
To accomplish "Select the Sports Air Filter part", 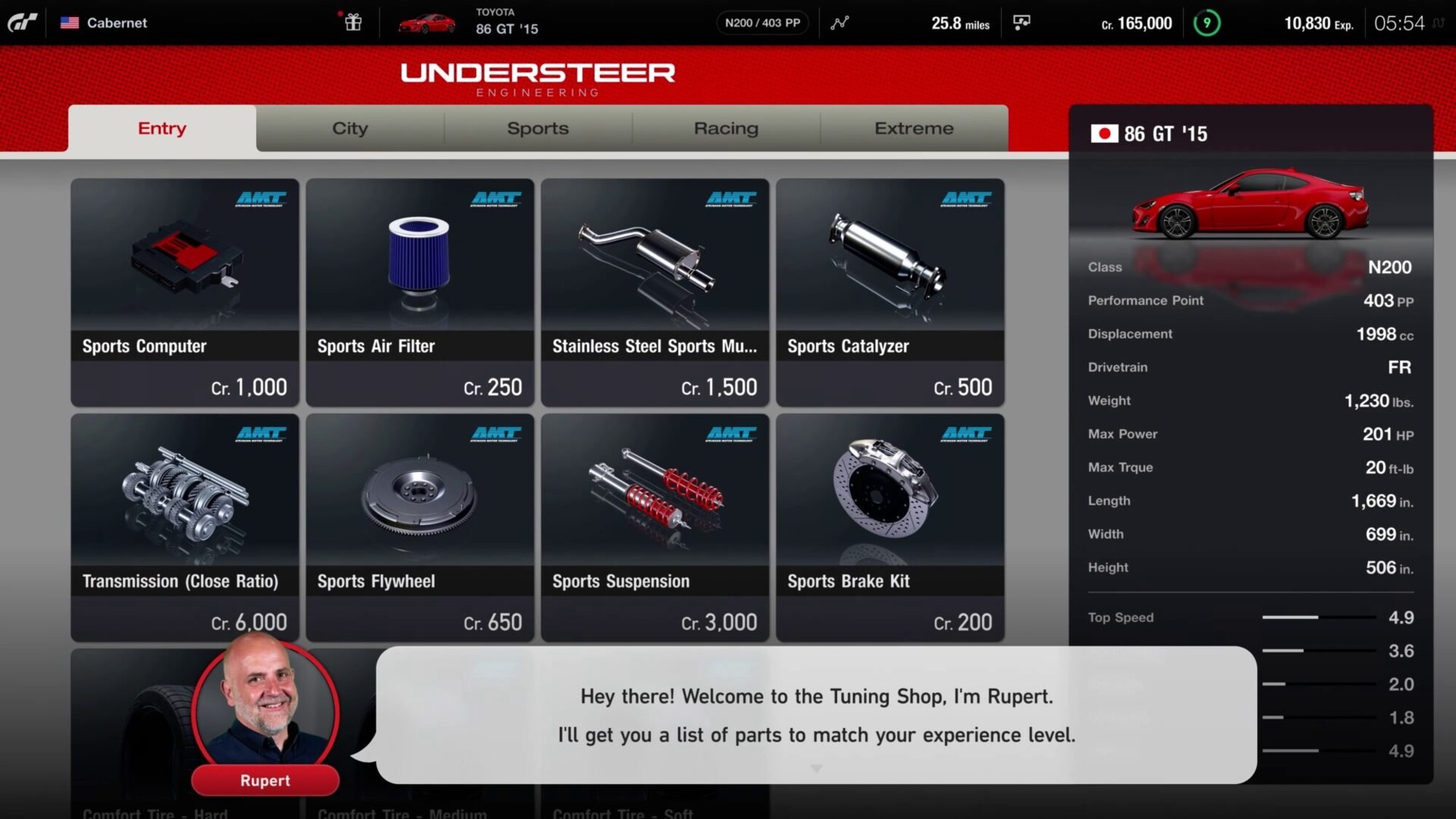I will [x=420, y=292].
